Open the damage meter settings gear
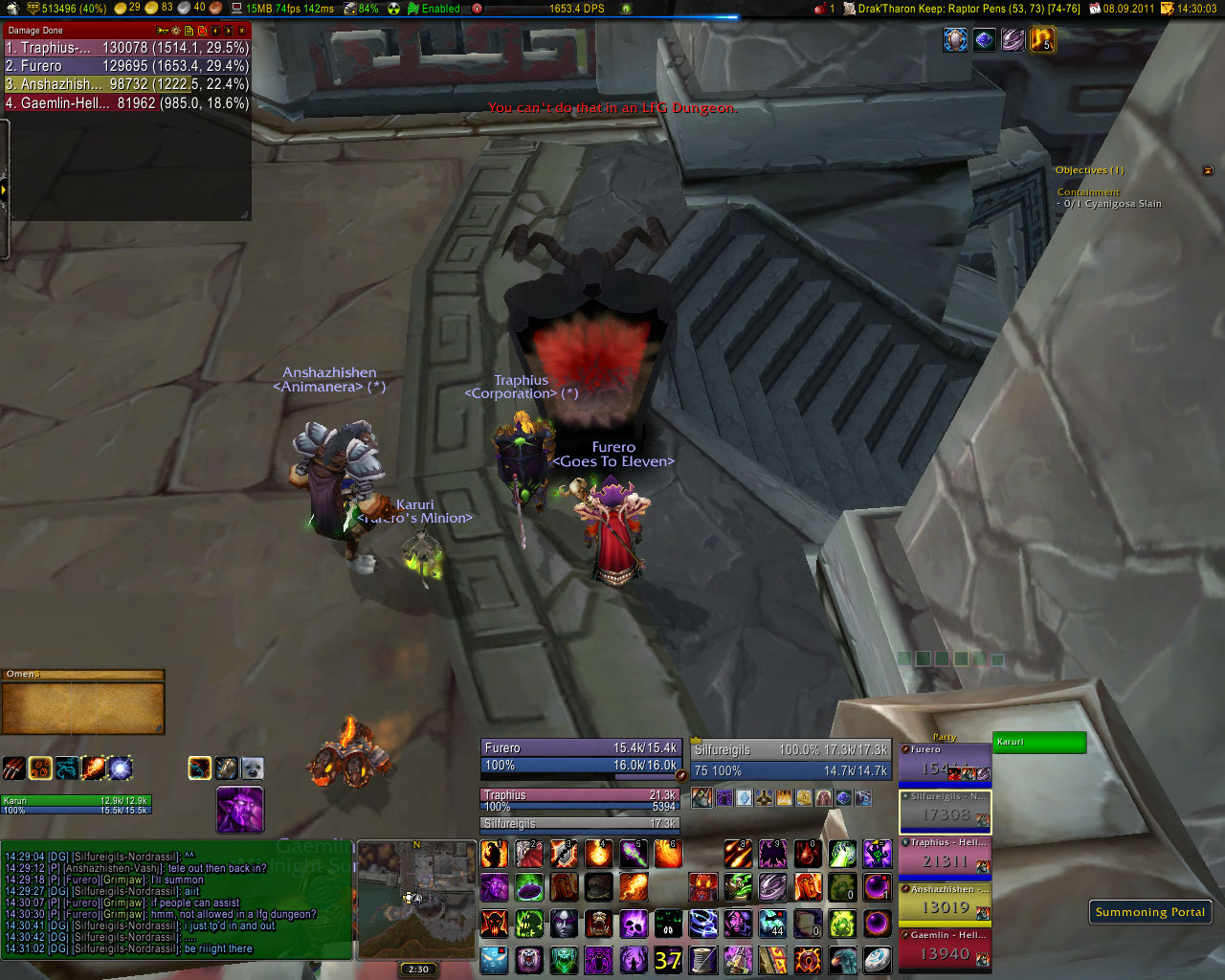 pos(175,31)
